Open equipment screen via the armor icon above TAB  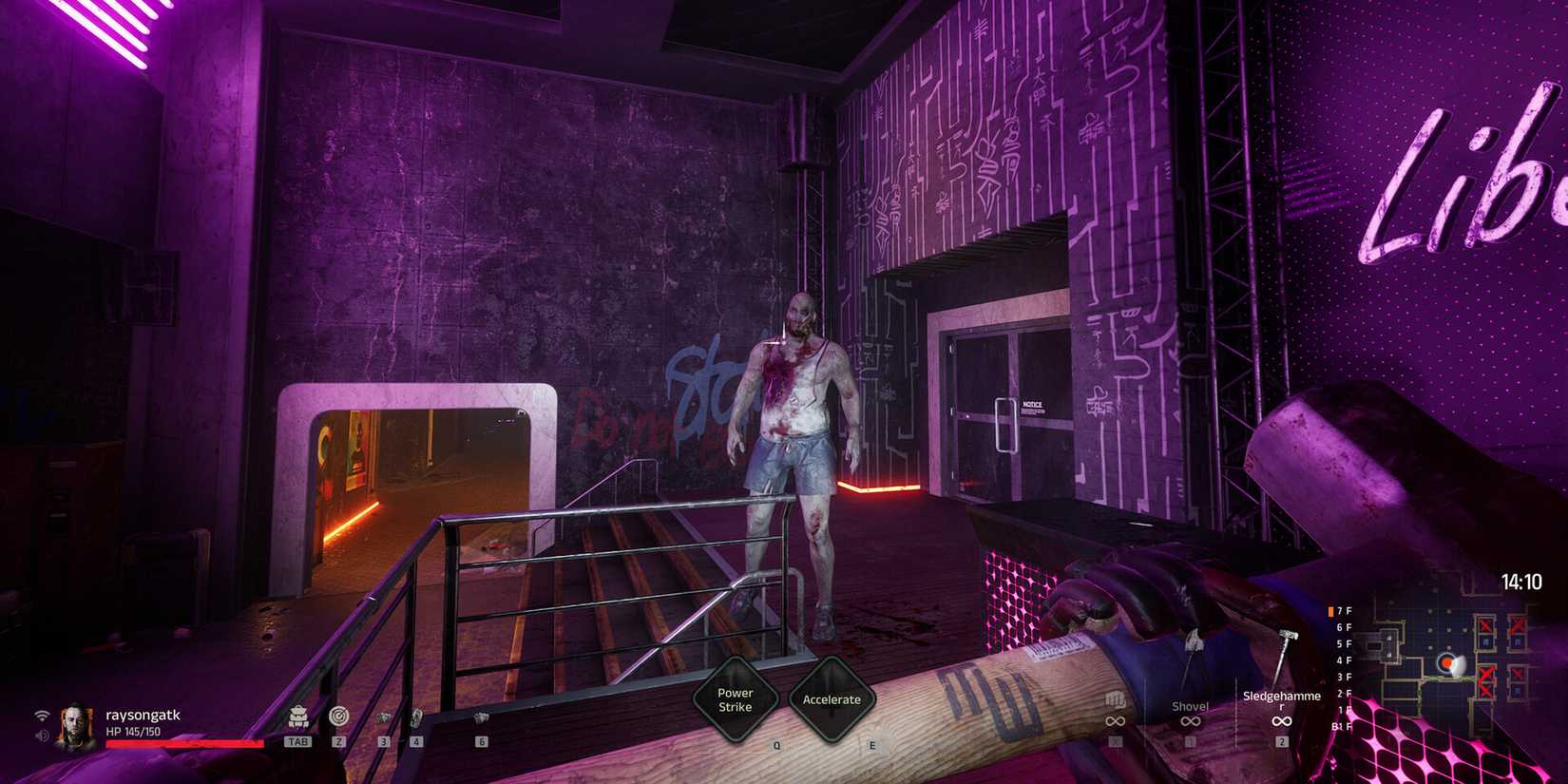[299, 717]
